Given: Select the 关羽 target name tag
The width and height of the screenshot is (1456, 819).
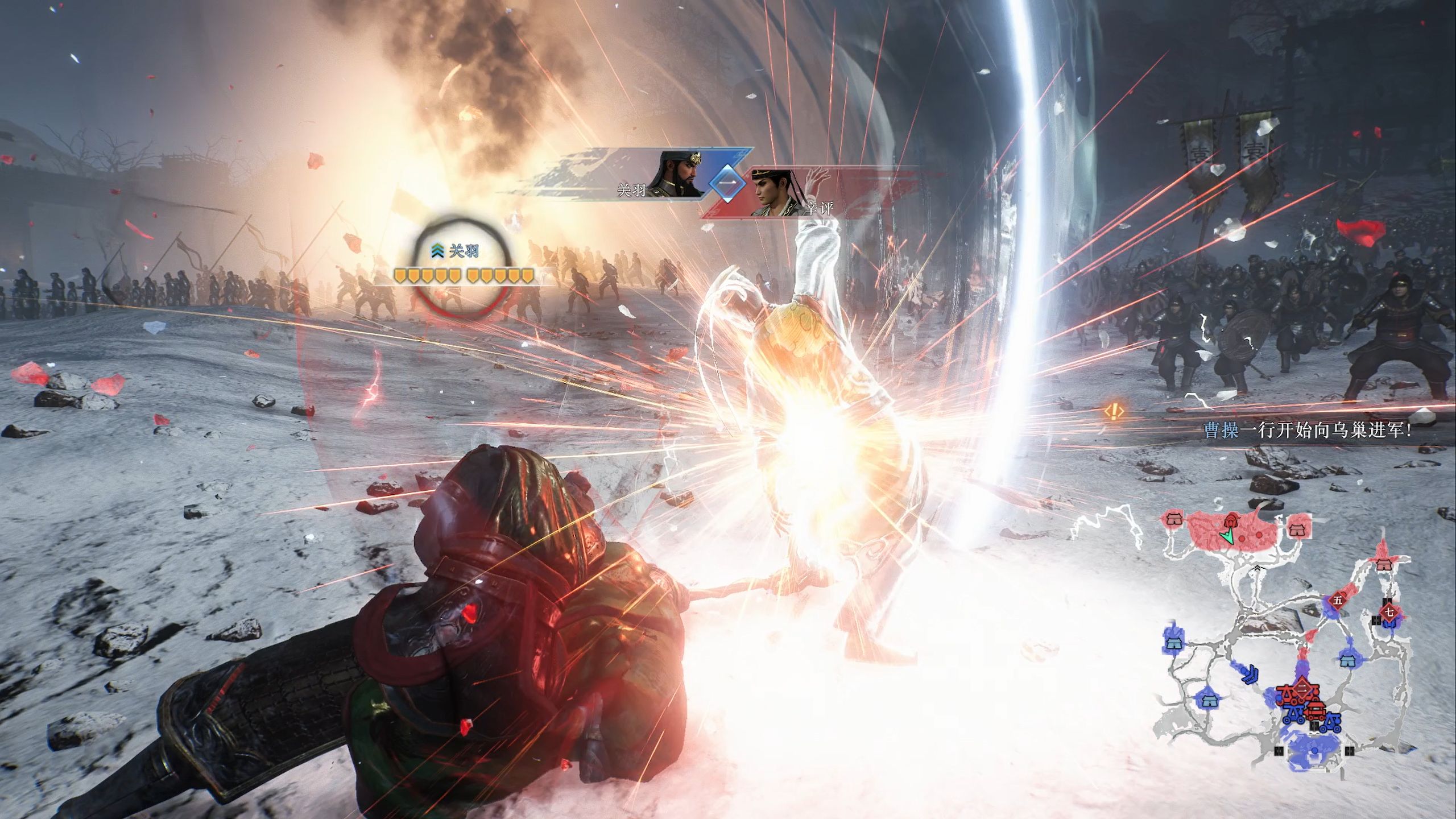Looking at the screenshot, I should 463,252.
